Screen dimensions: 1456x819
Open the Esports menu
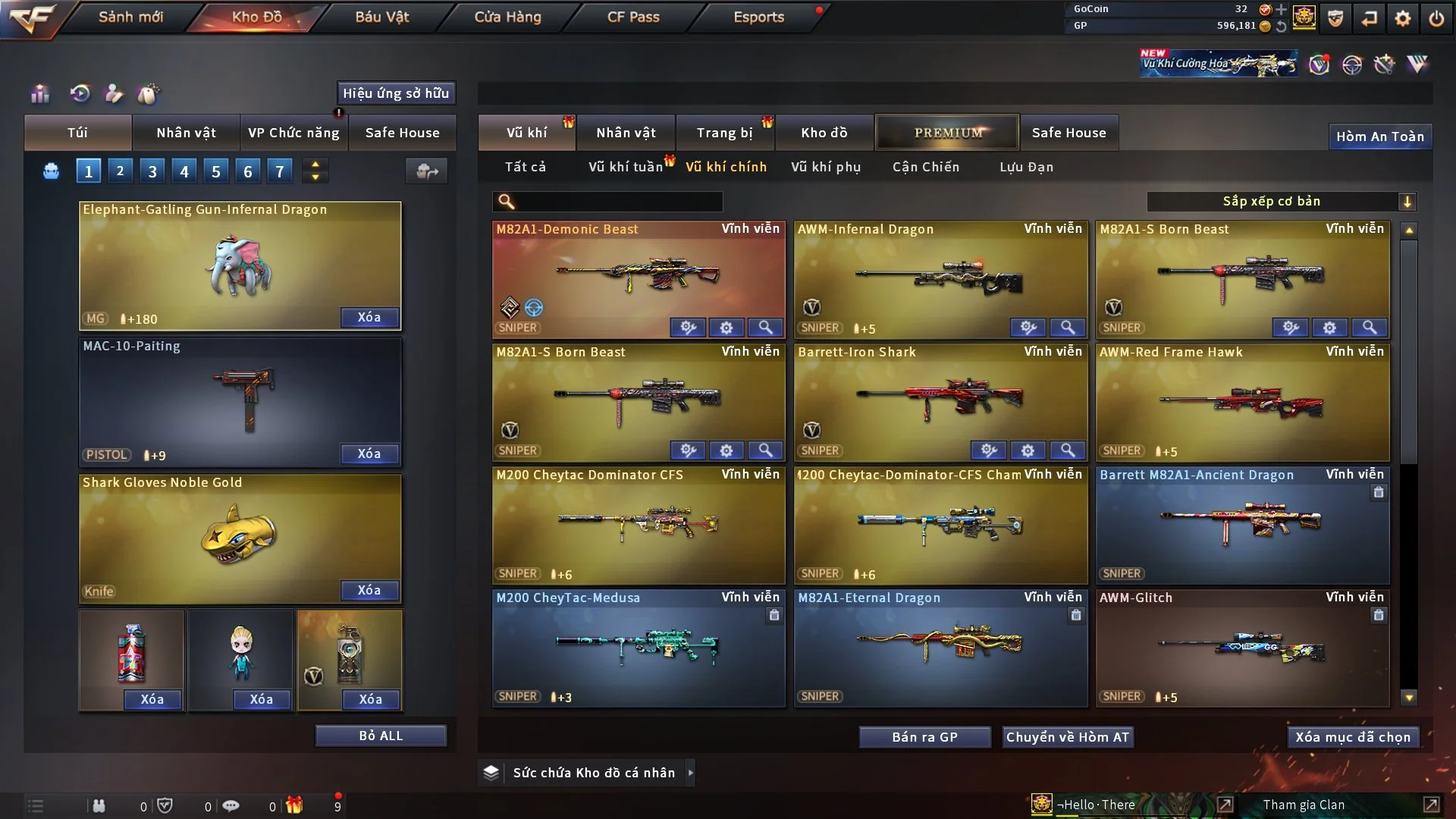(x=758, y=17)
